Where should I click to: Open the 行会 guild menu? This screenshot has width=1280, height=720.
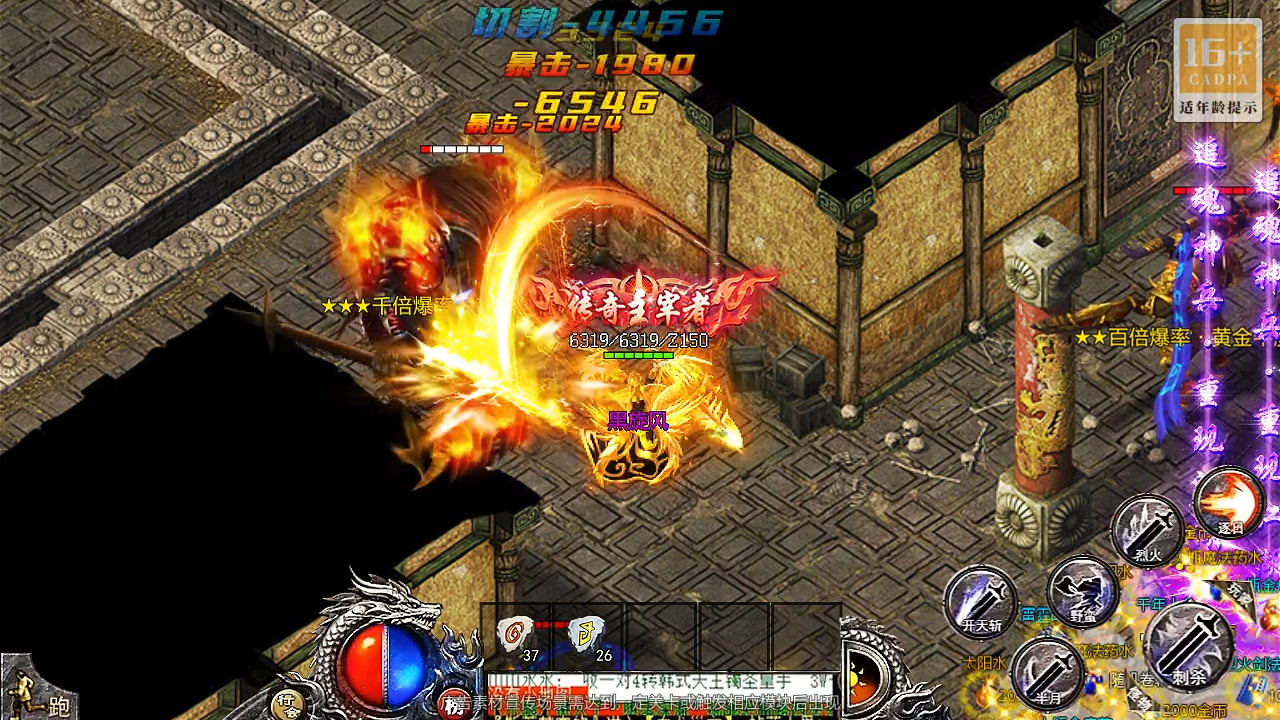291,703
